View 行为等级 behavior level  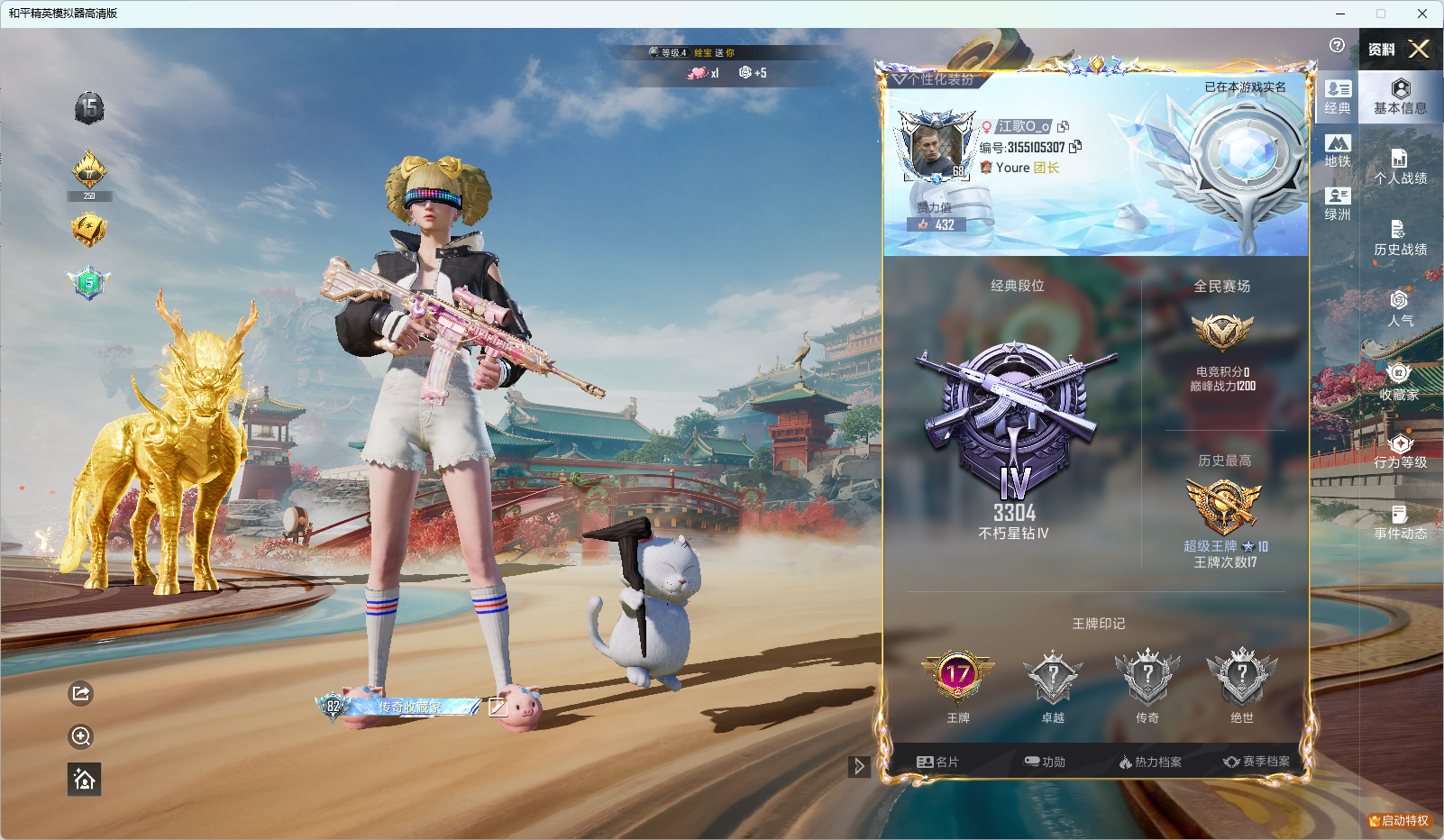click(x=1400, y=451)
